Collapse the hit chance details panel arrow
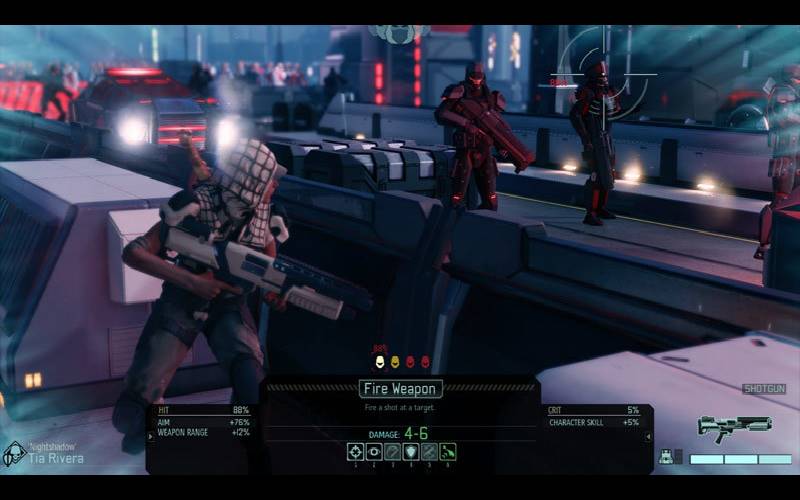The height and width of the screenshot is (500, 800). 152,435
